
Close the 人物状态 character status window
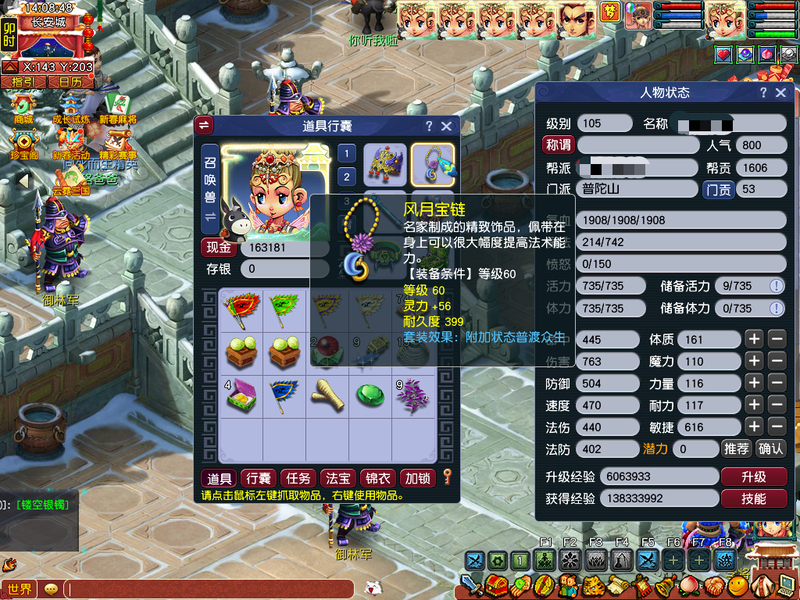784,93
